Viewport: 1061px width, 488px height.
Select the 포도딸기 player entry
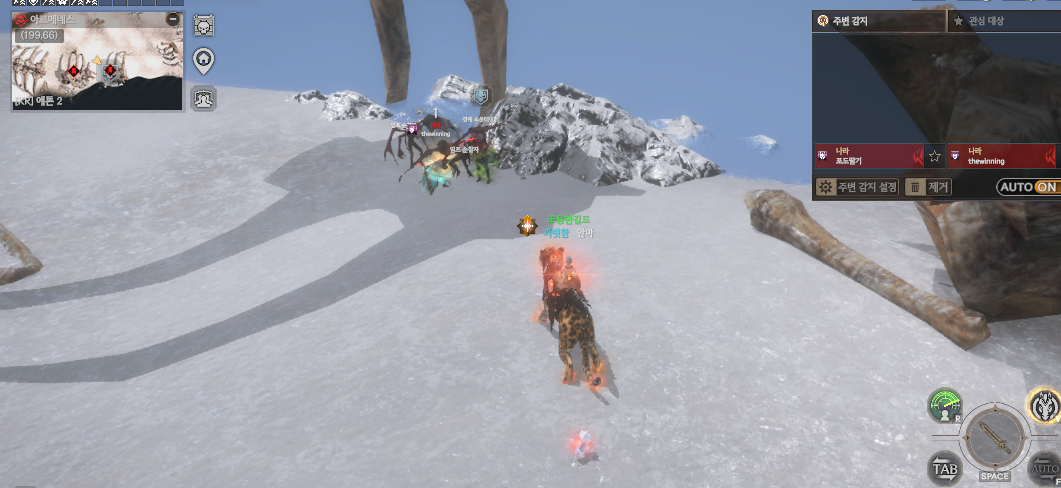click(868, 156)
